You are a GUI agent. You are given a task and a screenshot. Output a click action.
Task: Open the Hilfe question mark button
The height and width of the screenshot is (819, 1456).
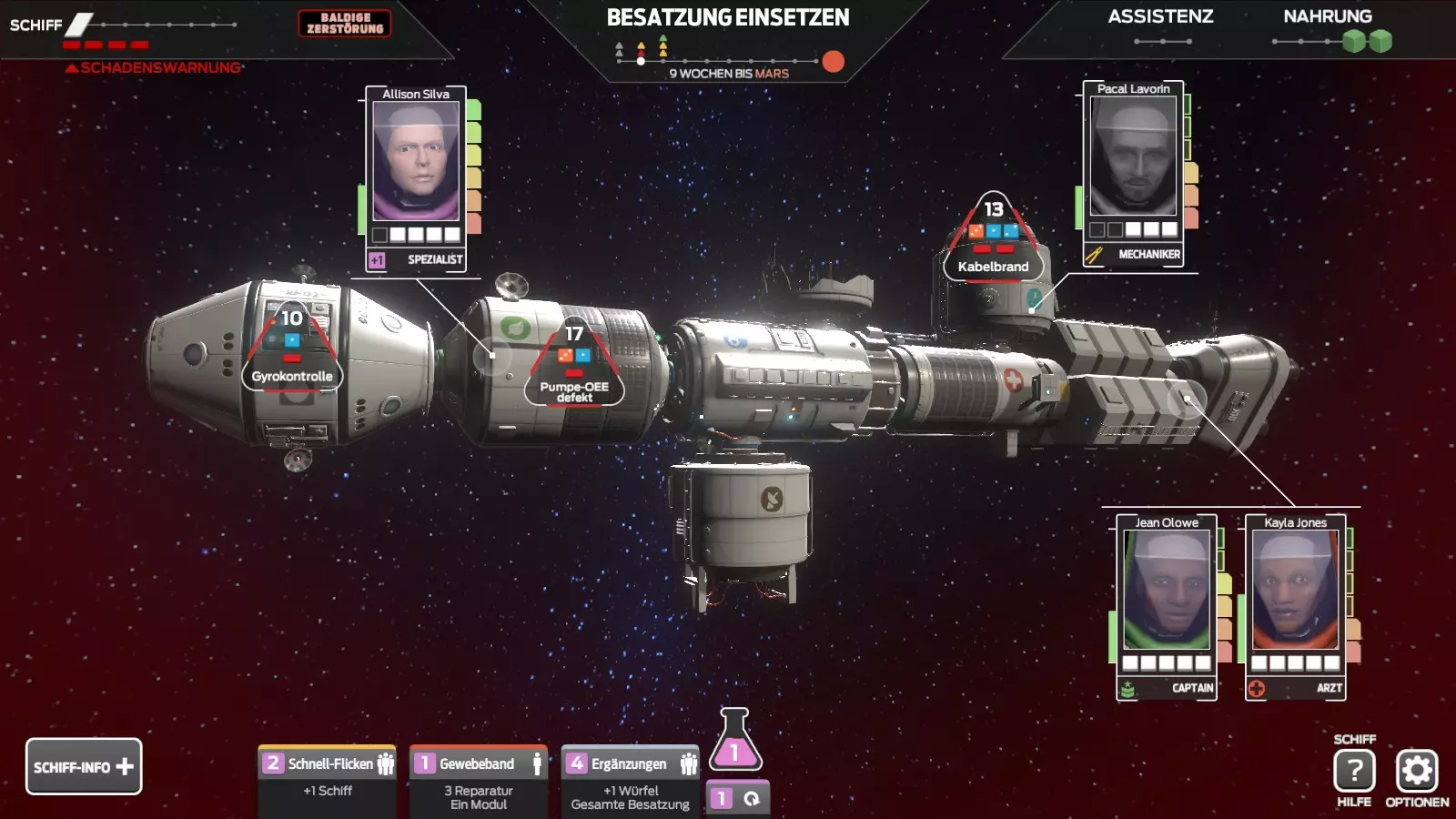pos(1354,771)
